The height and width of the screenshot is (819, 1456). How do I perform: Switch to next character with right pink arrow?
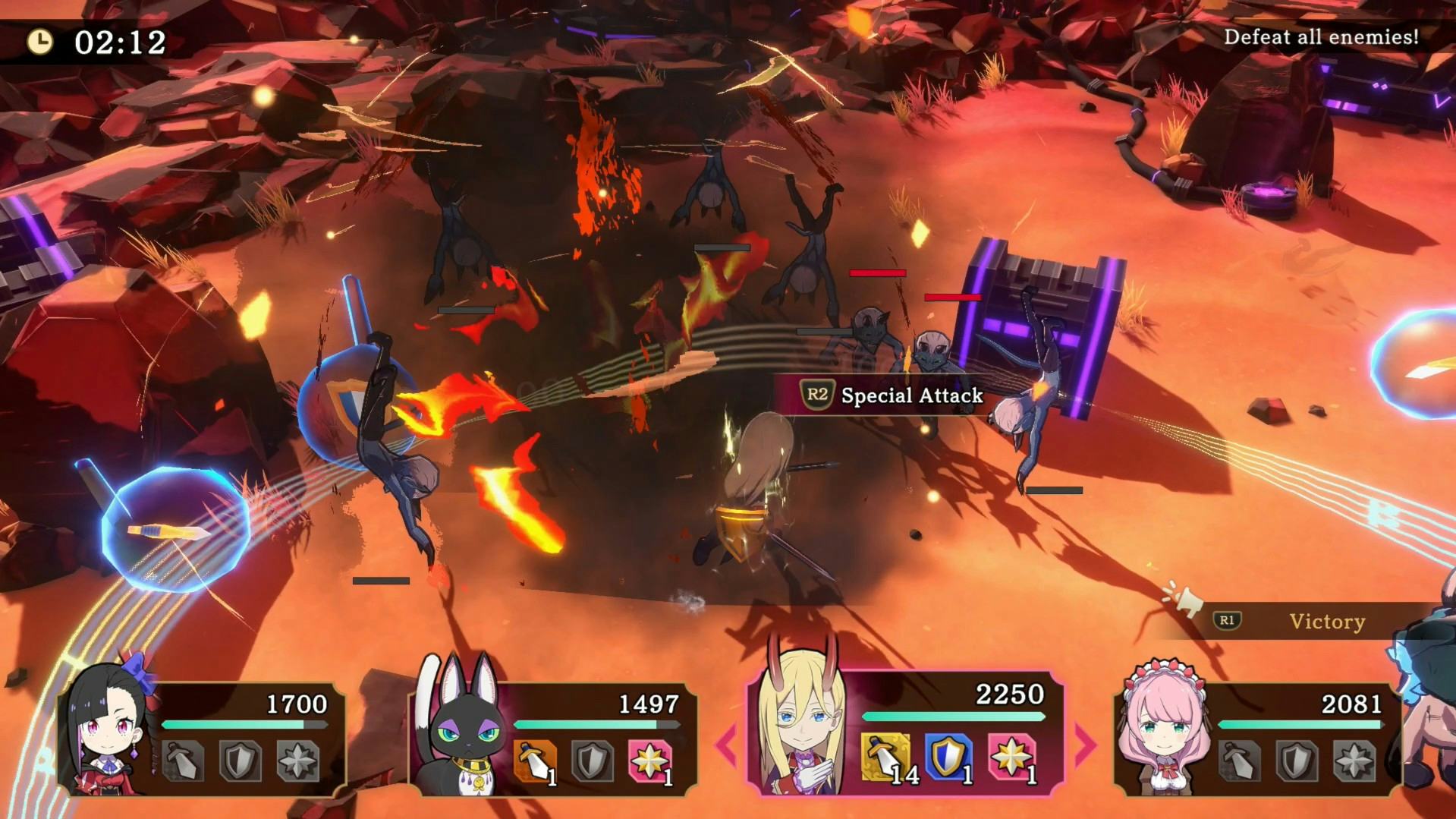[1085, 745]
